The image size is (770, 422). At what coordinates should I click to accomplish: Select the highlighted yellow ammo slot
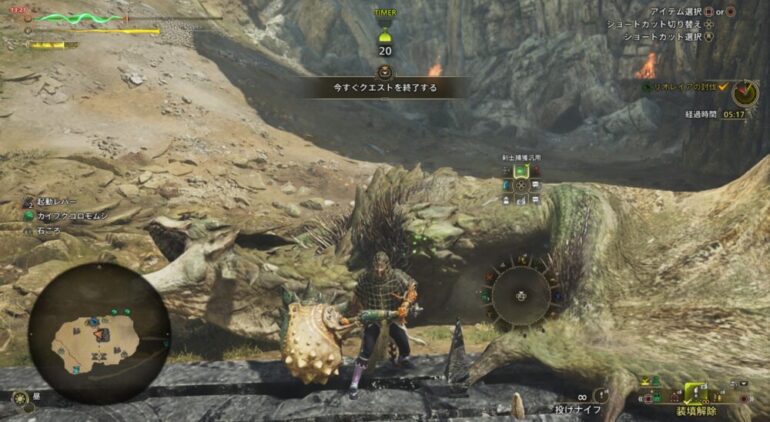pyautogui.click(x=695, y=392)
